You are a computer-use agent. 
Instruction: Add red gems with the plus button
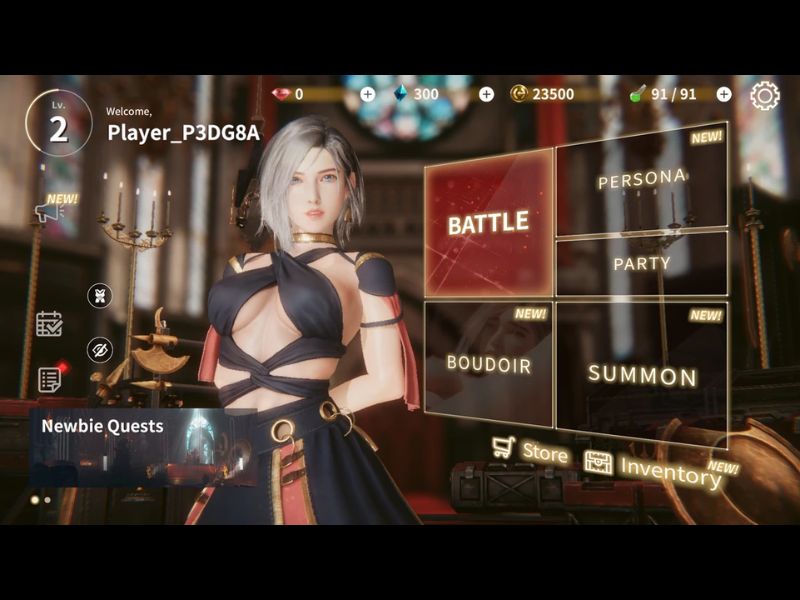pos(367,94)
